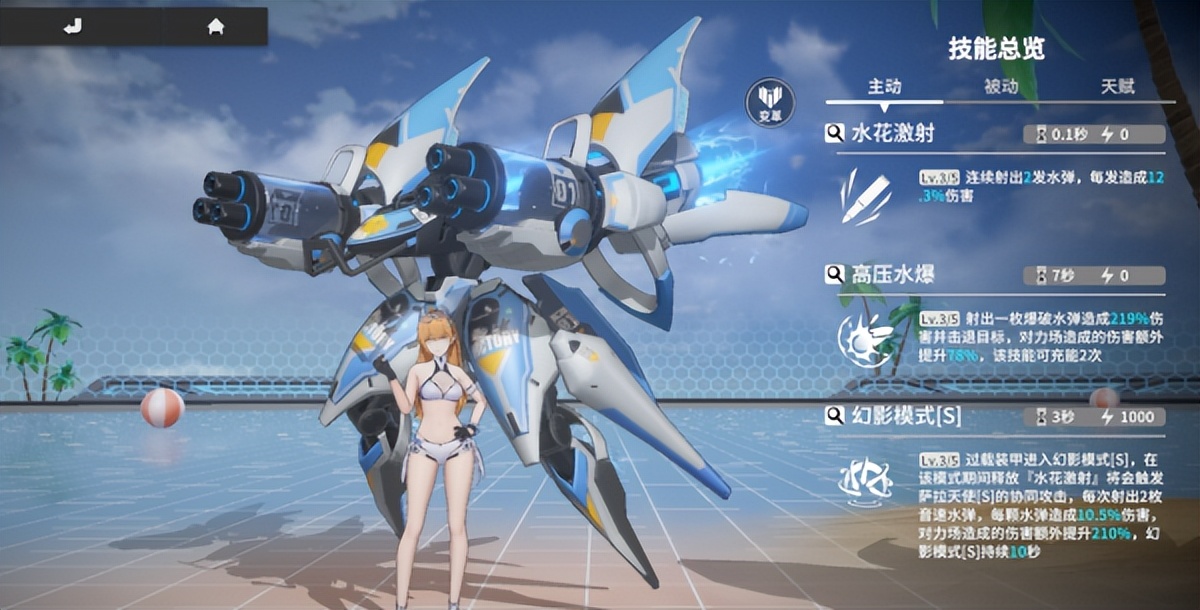Image resolution: width=1200 pixels, height=610 pixels.
Task: Go to the home screen
Action: (x=215, y=27)
